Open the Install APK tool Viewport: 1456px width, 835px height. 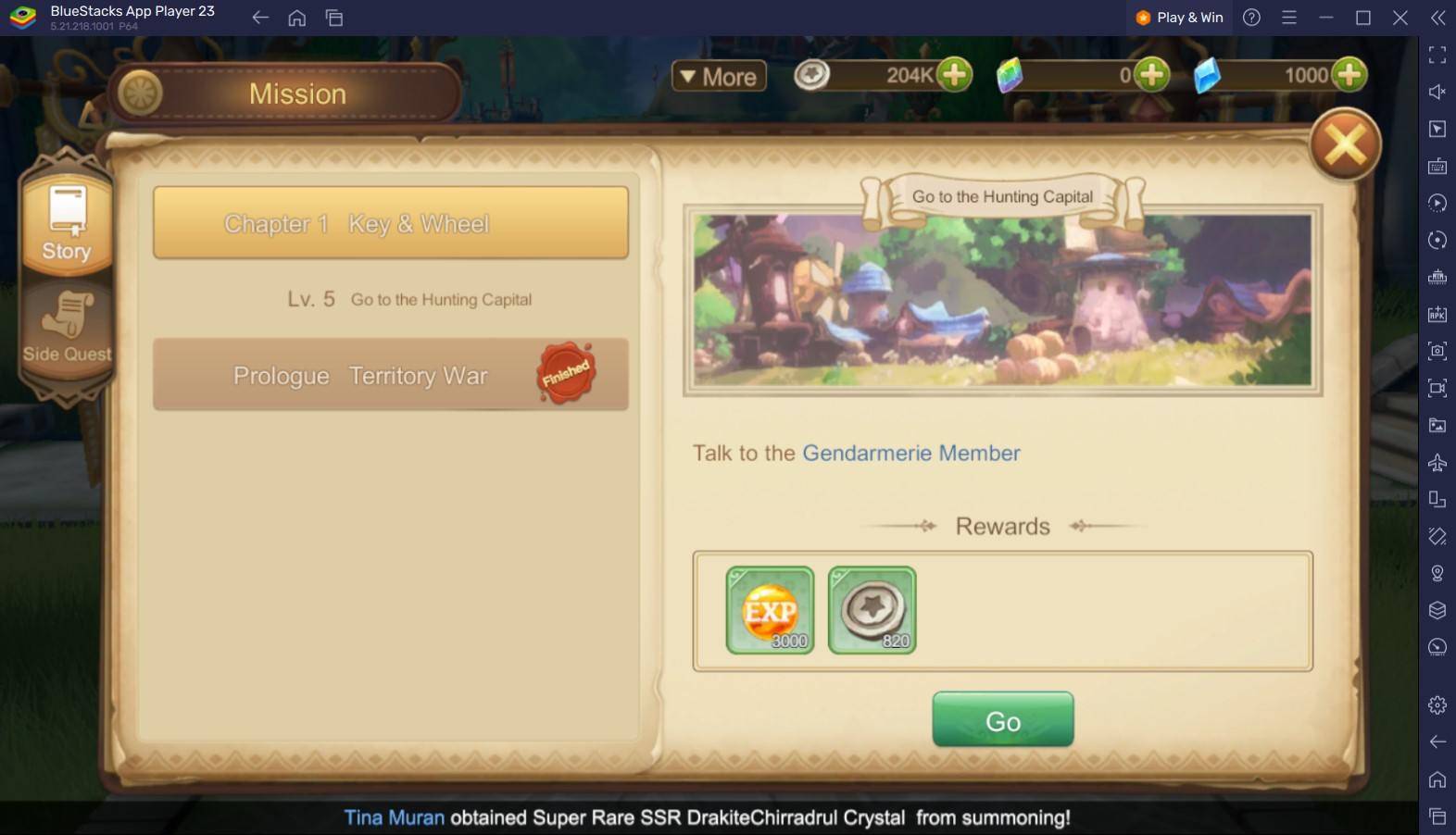point(1437,315)
